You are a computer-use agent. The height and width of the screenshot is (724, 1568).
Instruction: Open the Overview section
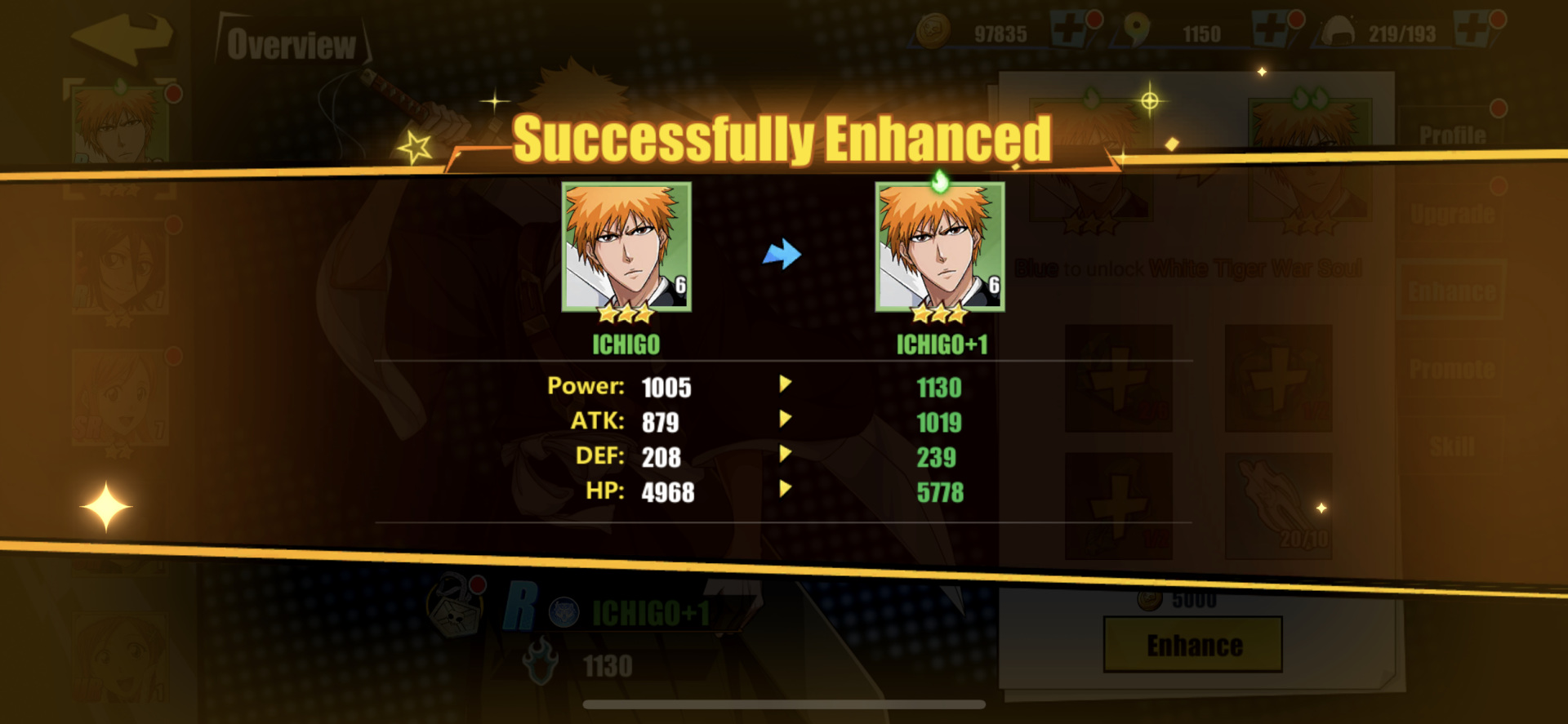[290, 45]
